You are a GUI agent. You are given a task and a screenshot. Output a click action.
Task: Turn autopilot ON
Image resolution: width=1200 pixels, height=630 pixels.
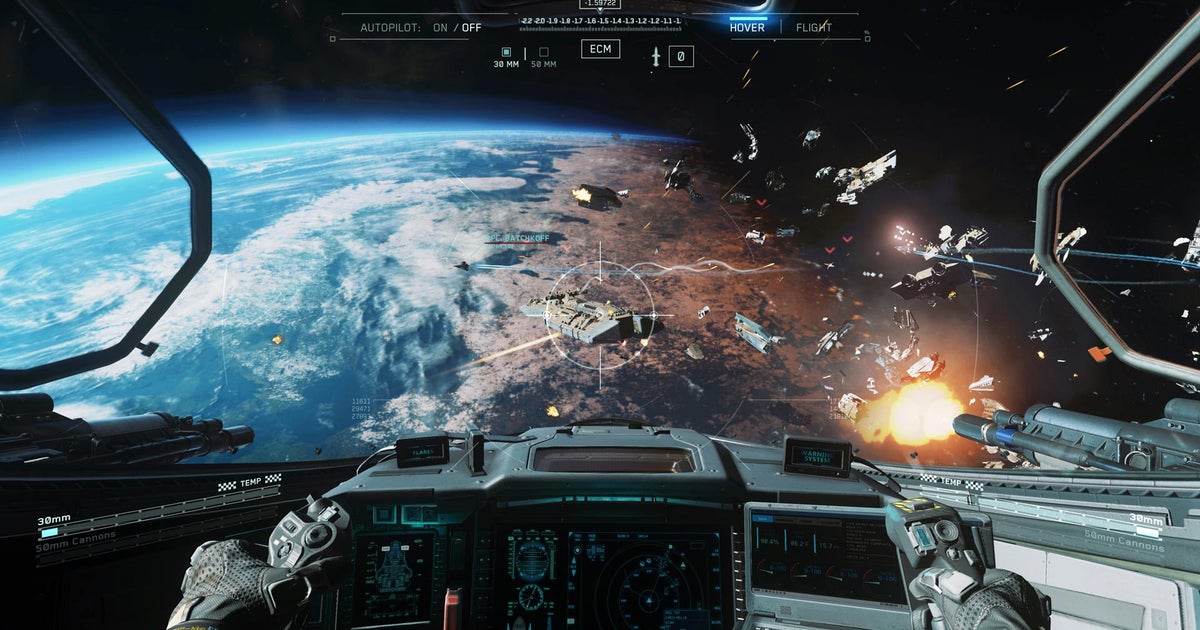[440, 28]
